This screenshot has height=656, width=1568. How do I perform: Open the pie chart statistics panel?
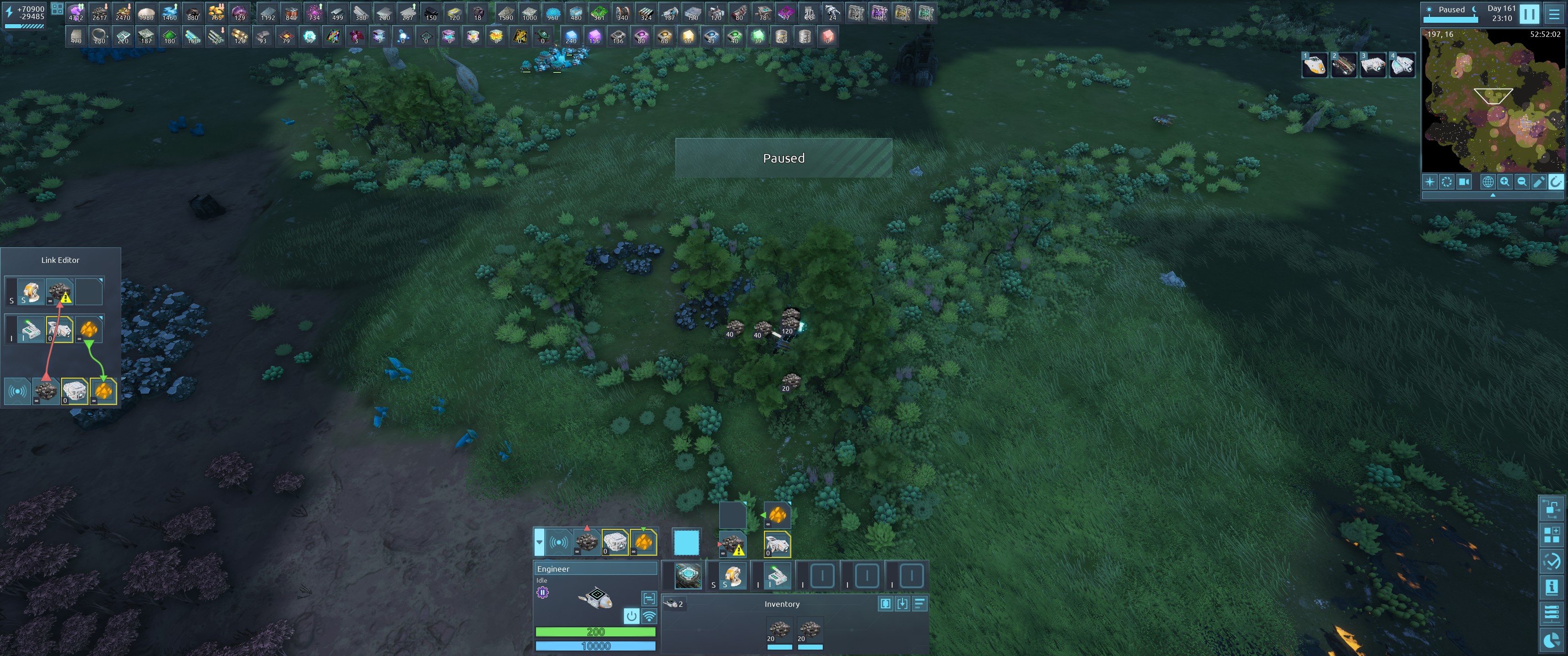1552,640
